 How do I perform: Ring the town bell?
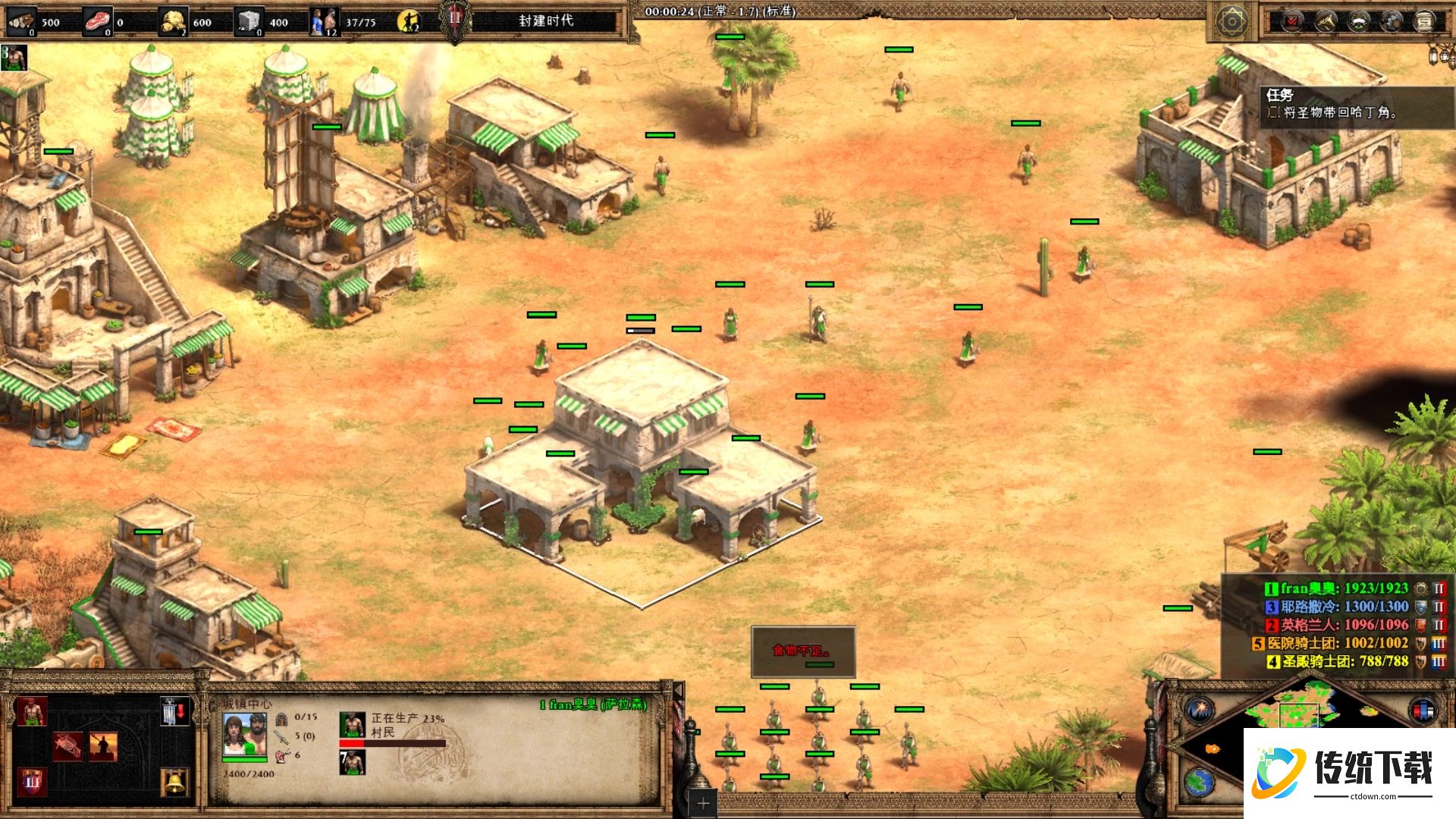point(174,782)
